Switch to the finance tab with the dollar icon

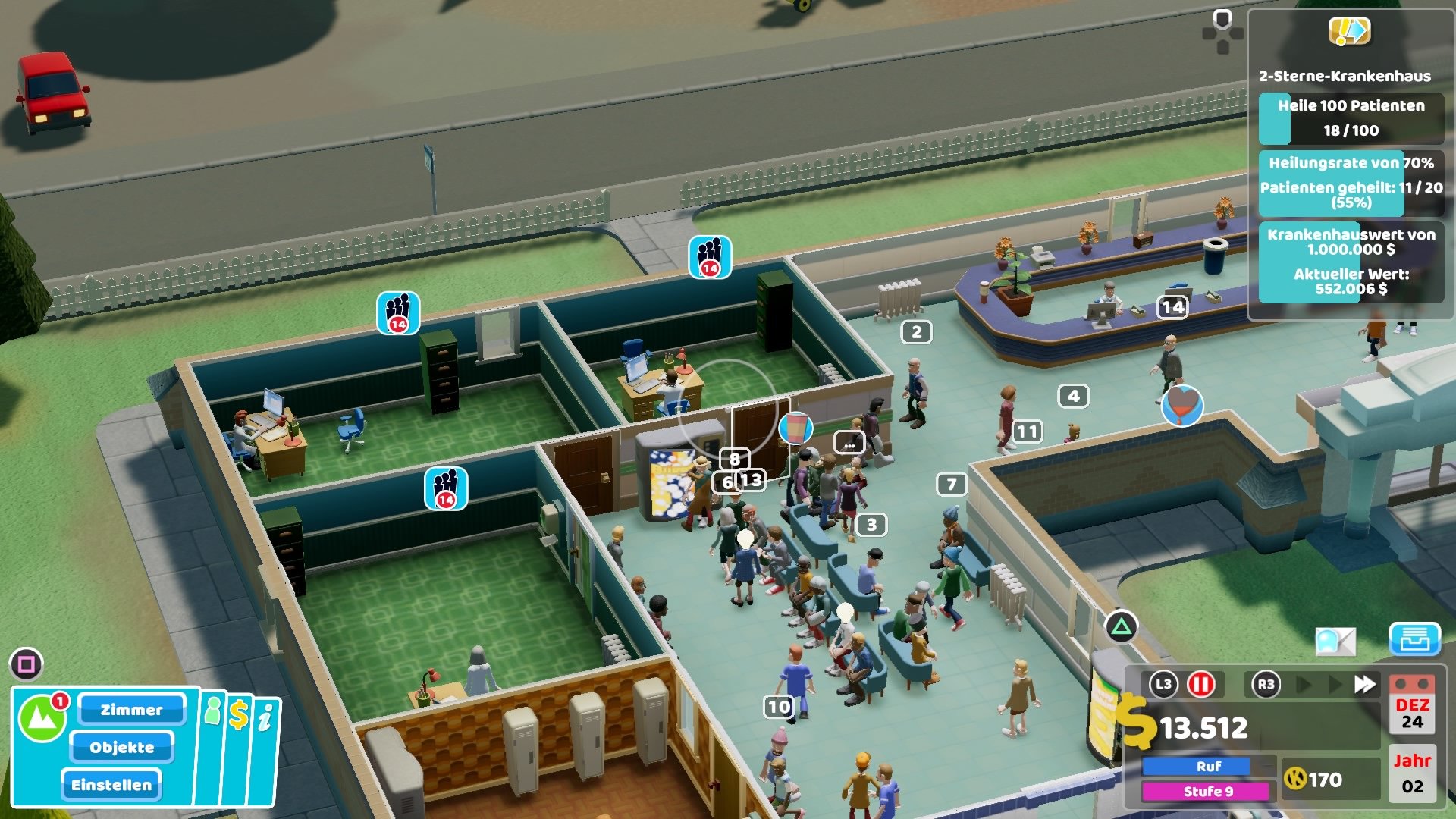(239, 714)
